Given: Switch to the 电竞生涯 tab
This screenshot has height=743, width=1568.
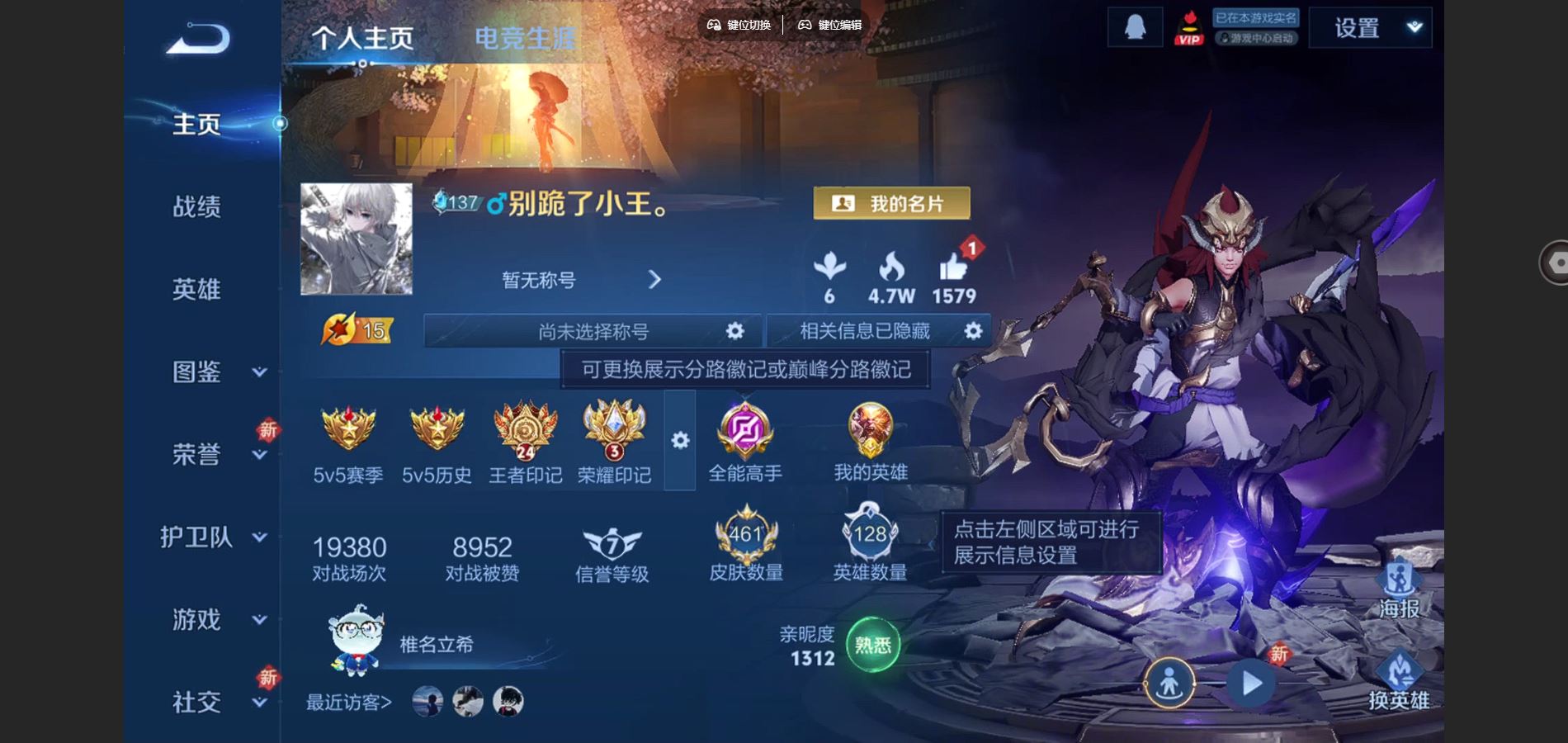Looking at the screenshot, I should 526,36.
